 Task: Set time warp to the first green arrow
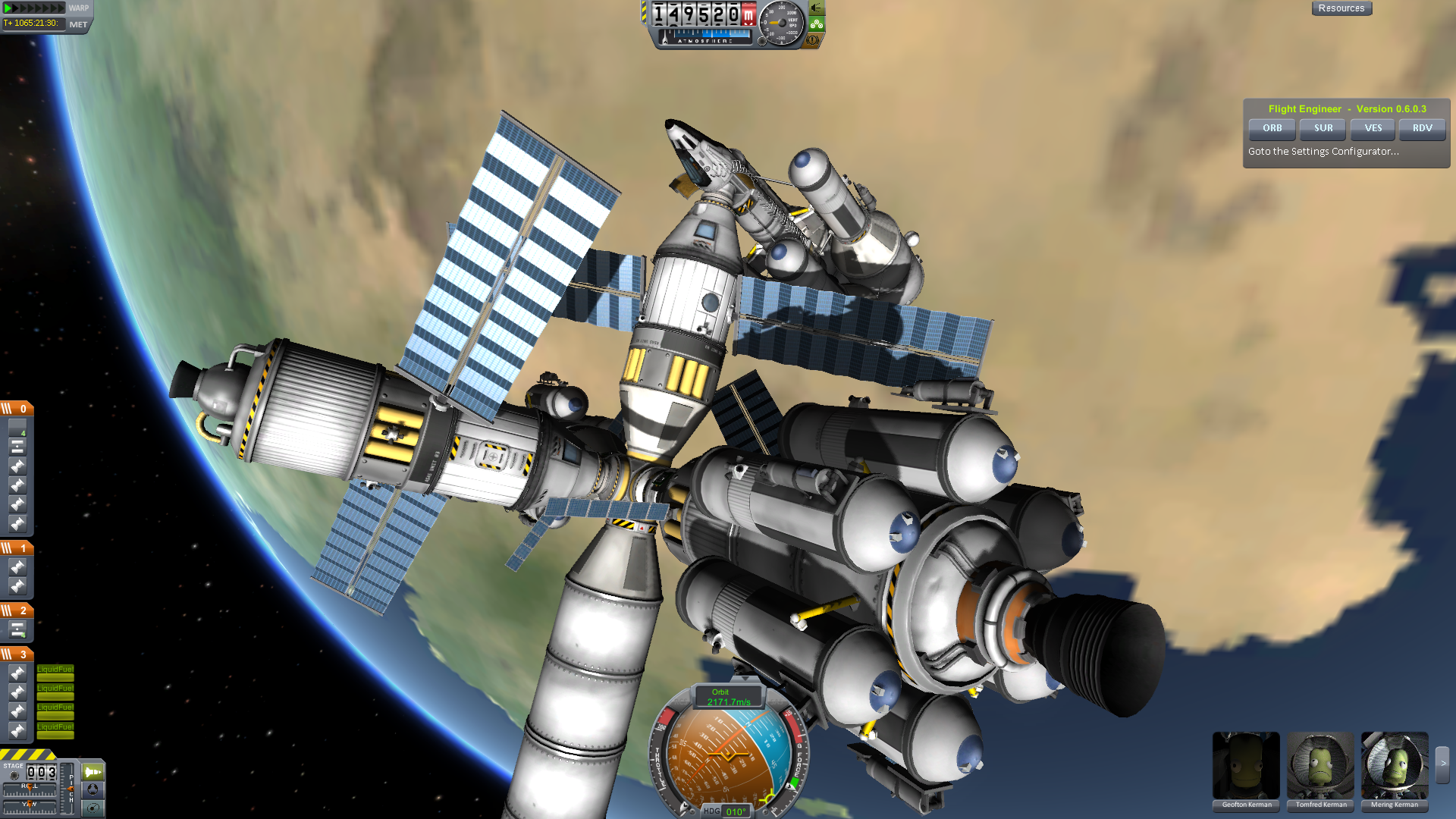[8, 8]
